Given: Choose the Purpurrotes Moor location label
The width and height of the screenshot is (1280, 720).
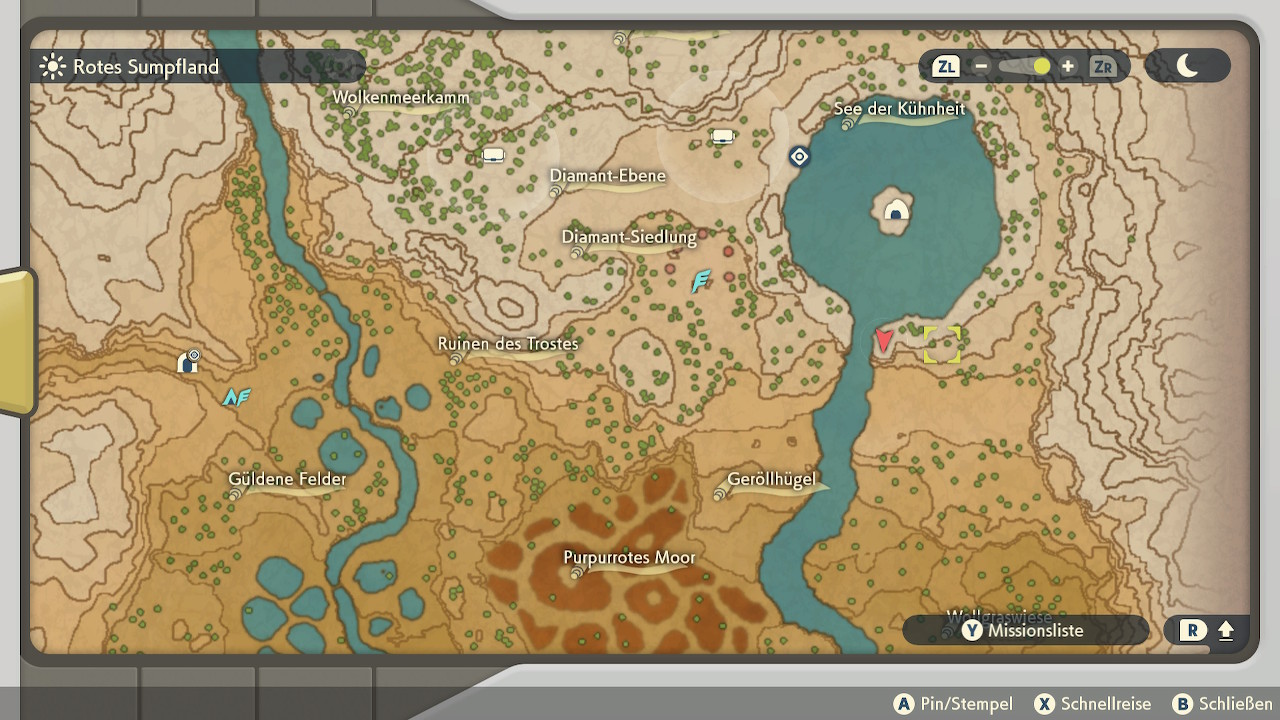Looking at the screenshot, I should click(629, 558).
